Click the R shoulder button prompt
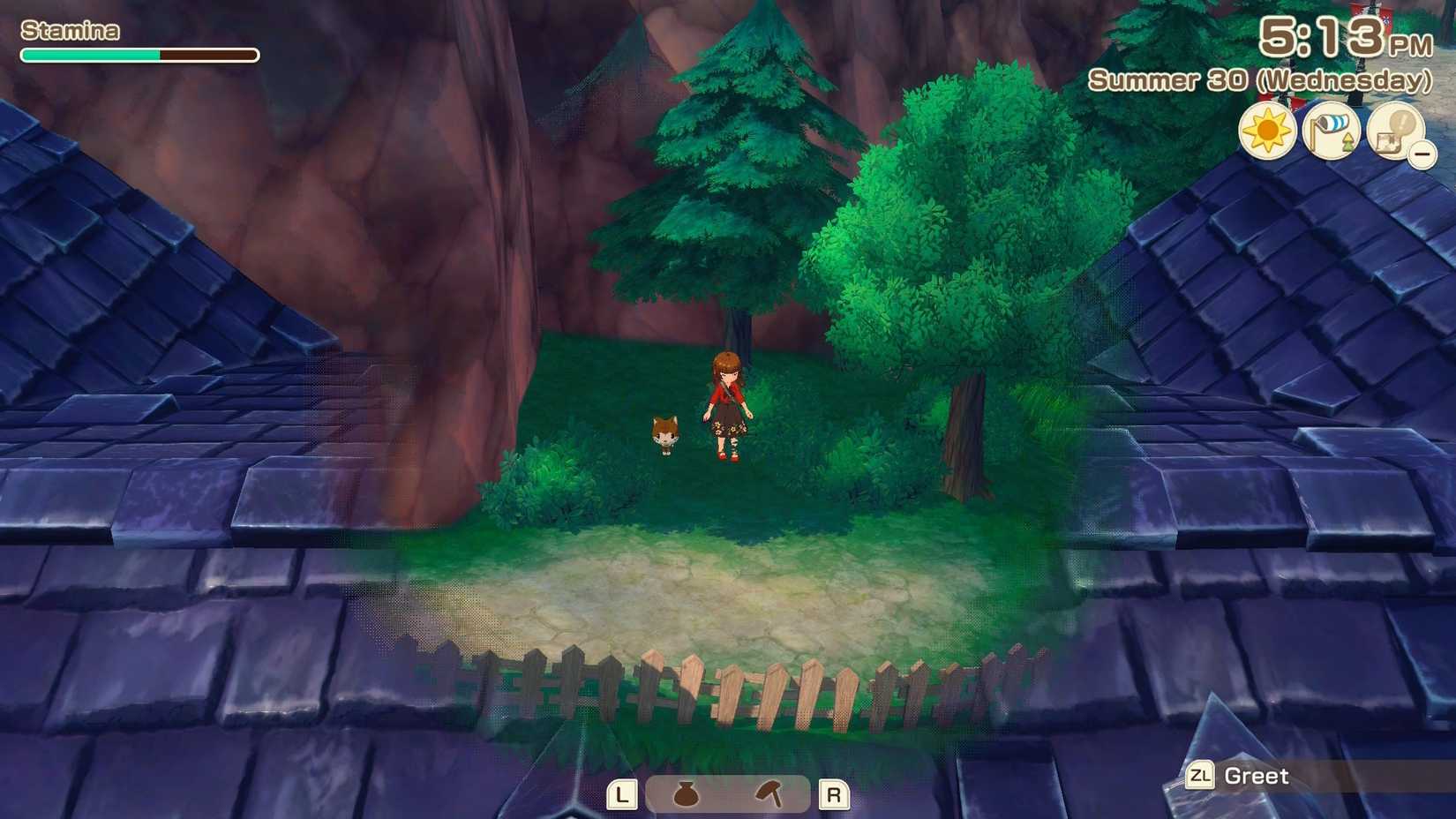Image resolution: width=1456 pixels, height=819 pixels. pos(832,794)
